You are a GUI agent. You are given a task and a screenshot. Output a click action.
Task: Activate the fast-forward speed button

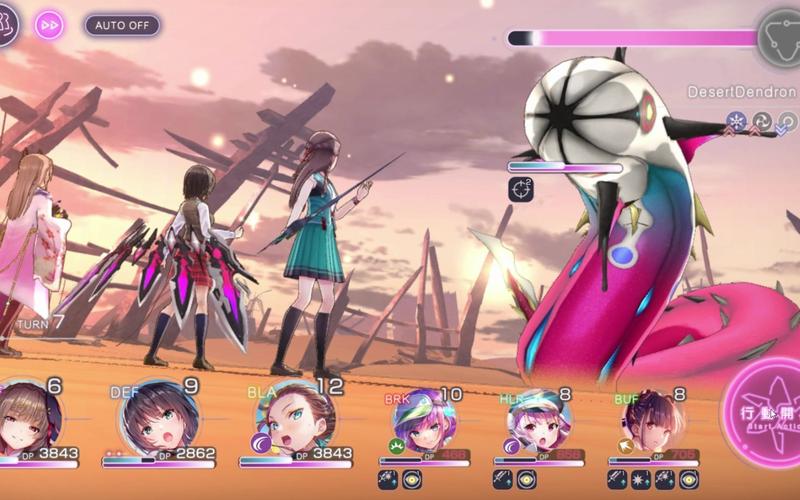(x=49, y=25)
